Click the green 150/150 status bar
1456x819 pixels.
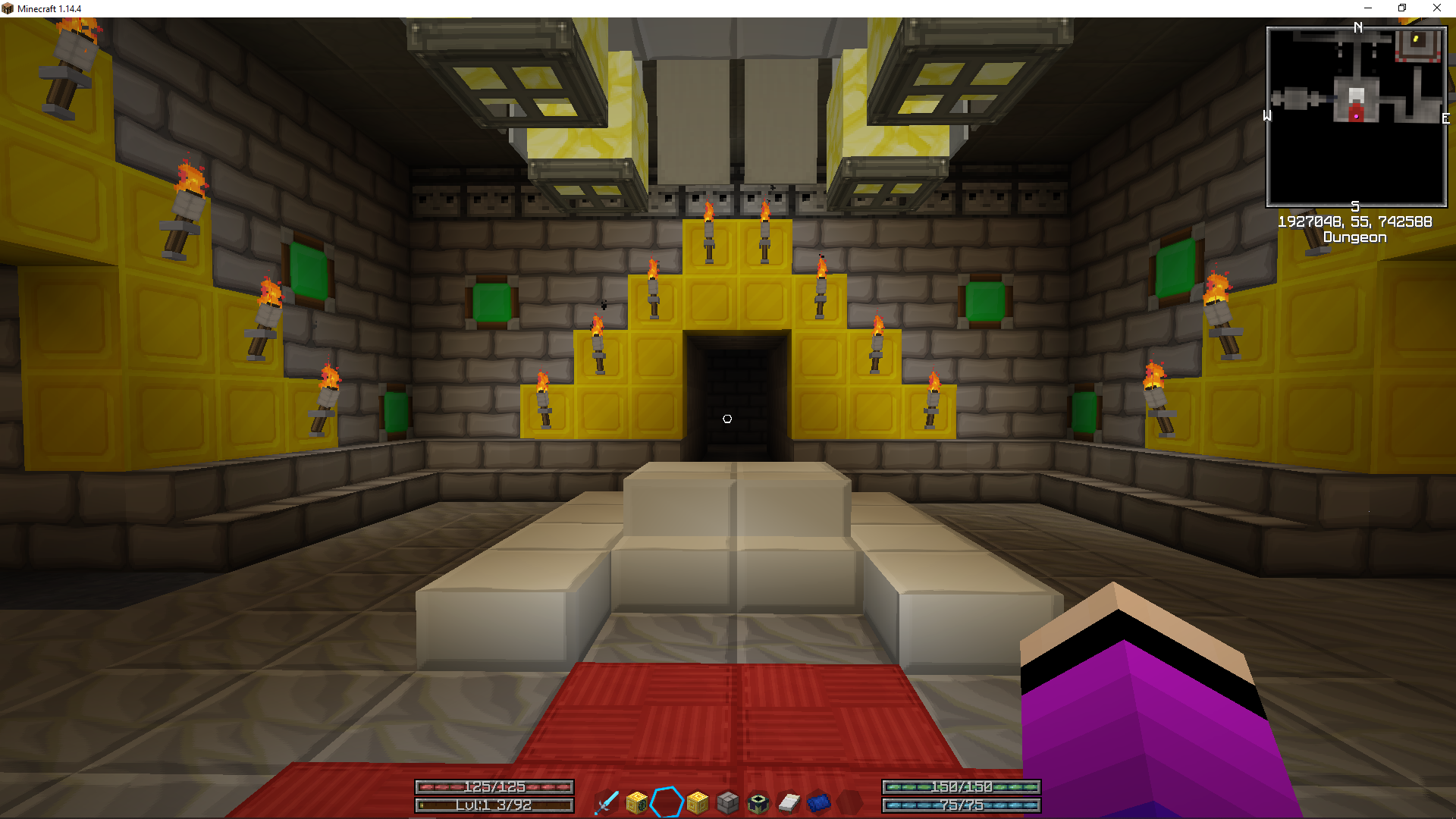(x=960, y=787)
